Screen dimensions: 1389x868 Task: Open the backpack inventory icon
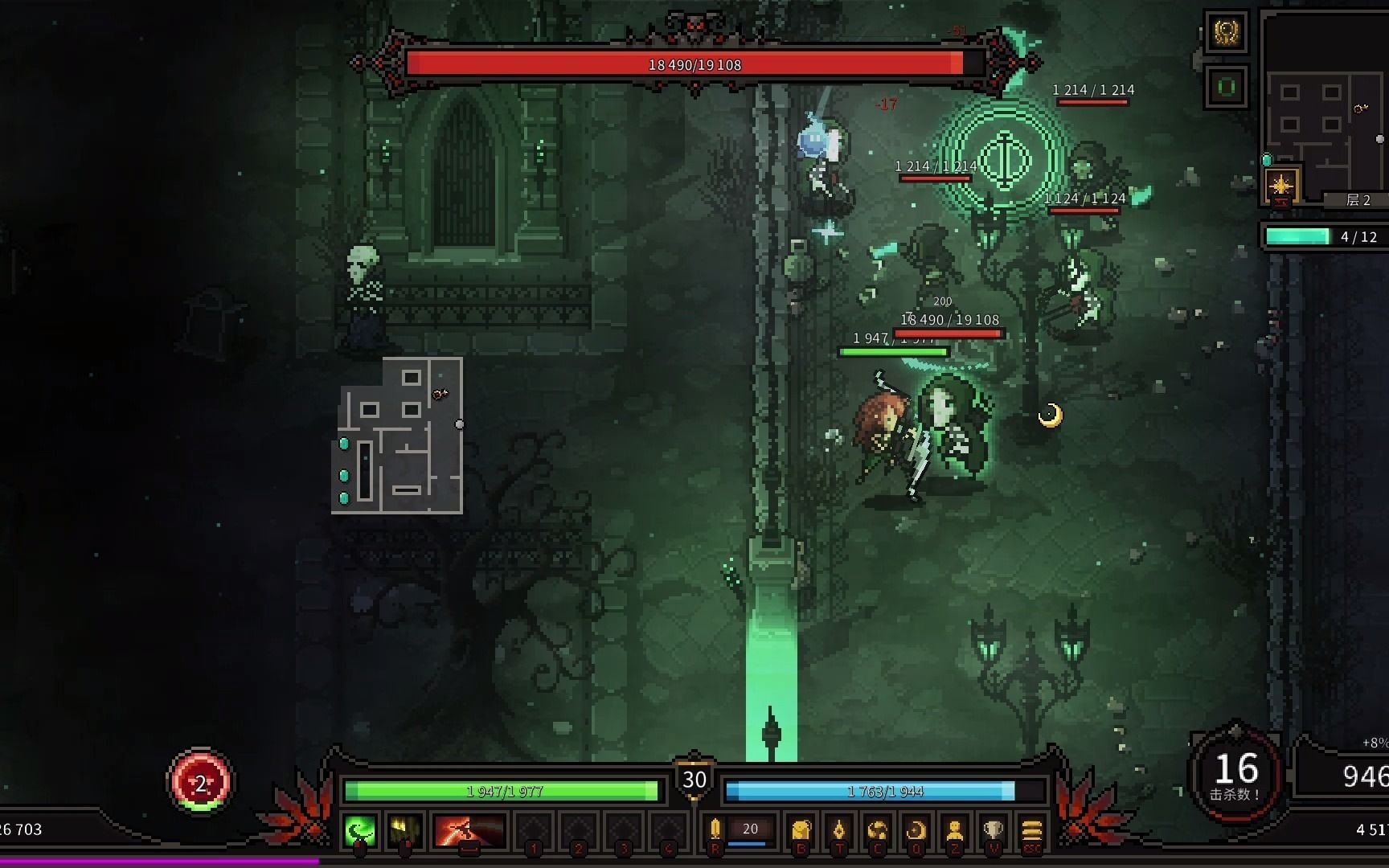coord(800,830)
